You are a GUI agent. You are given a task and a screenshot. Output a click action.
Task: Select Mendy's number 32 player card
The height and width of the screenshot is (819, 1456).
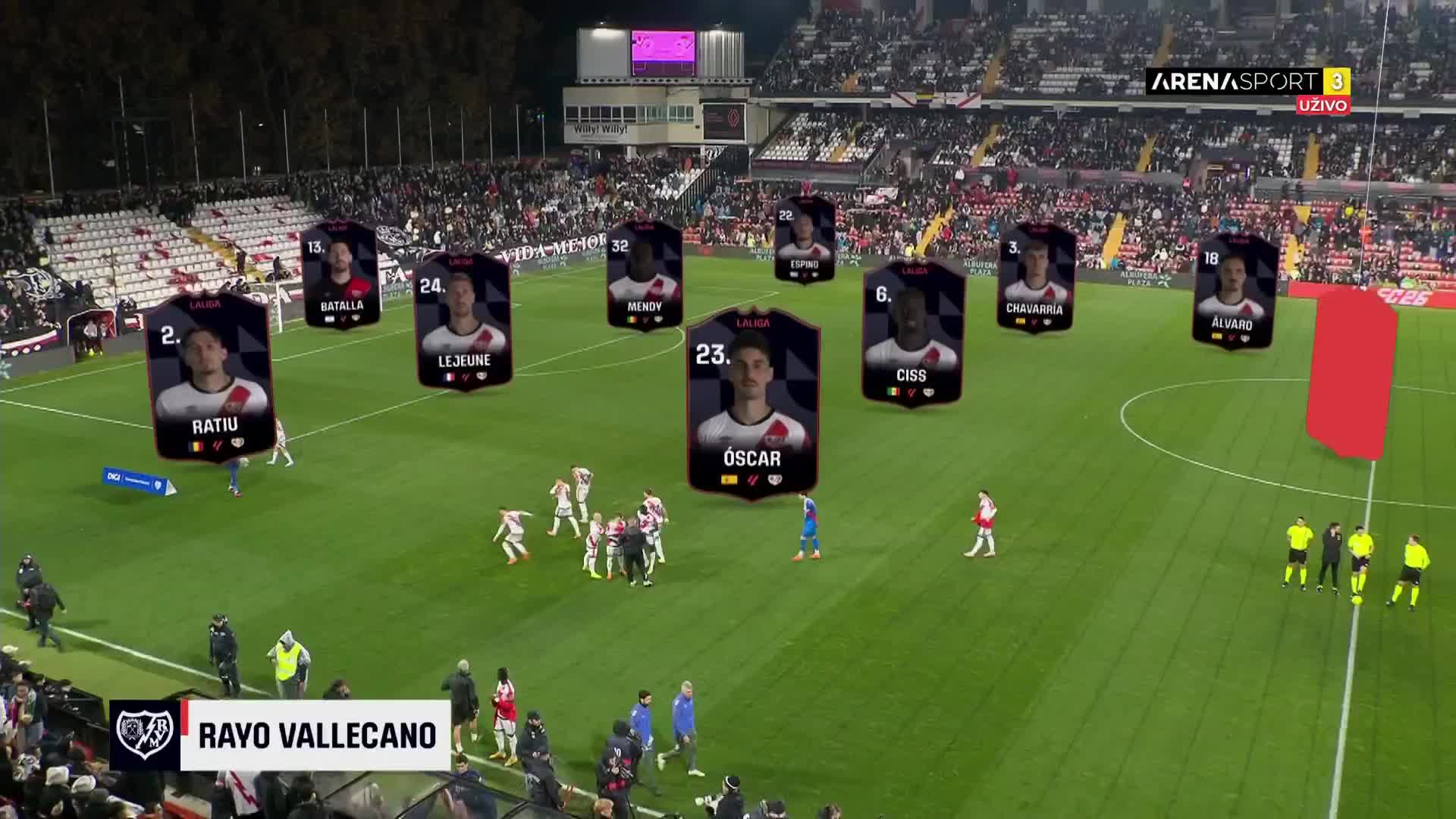(645, 275)
